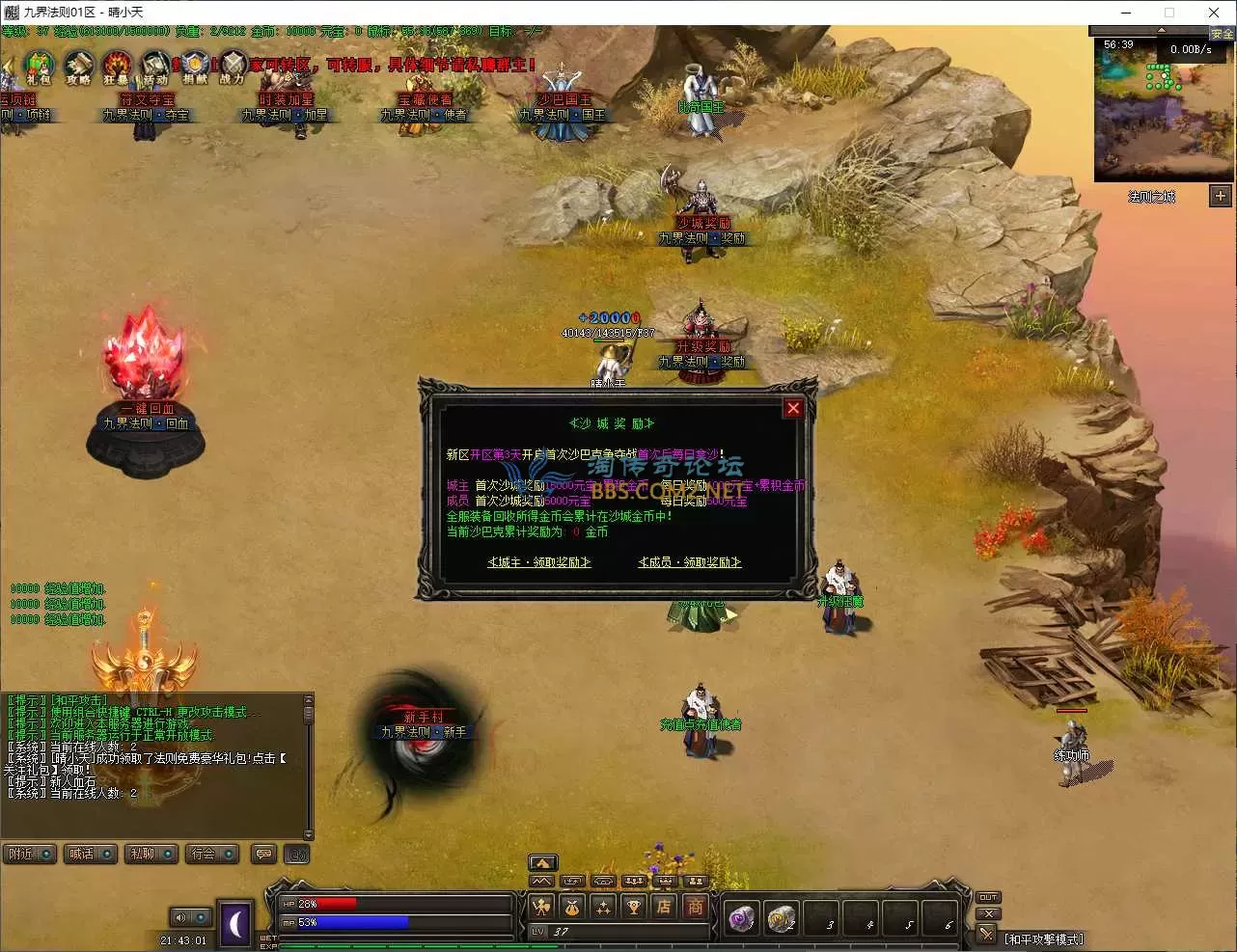Switch to the 私聊 private chat channel

pos(151,855)
